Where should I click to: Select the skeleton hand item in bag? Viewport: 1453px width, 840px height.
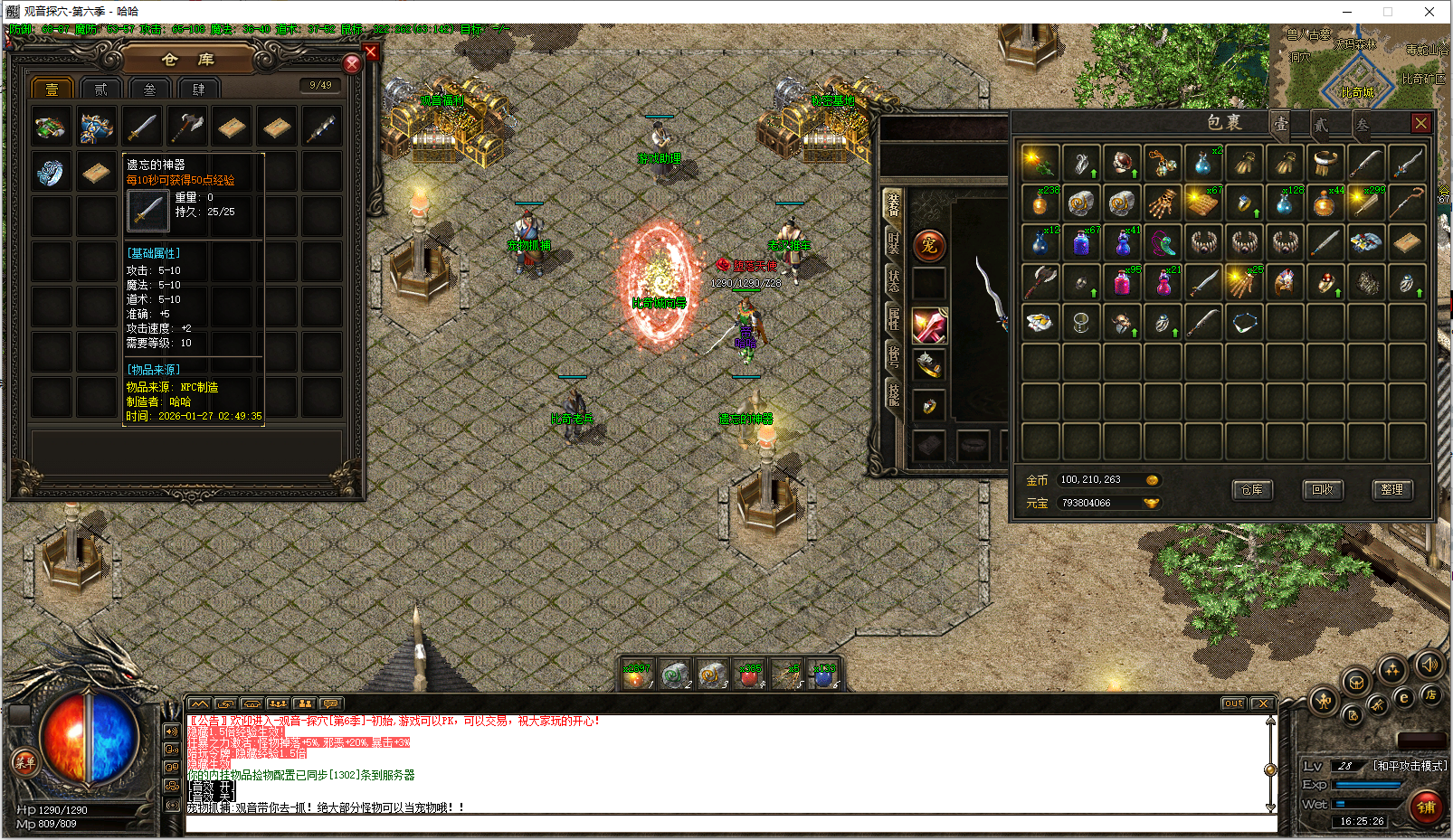(1163, 203)
